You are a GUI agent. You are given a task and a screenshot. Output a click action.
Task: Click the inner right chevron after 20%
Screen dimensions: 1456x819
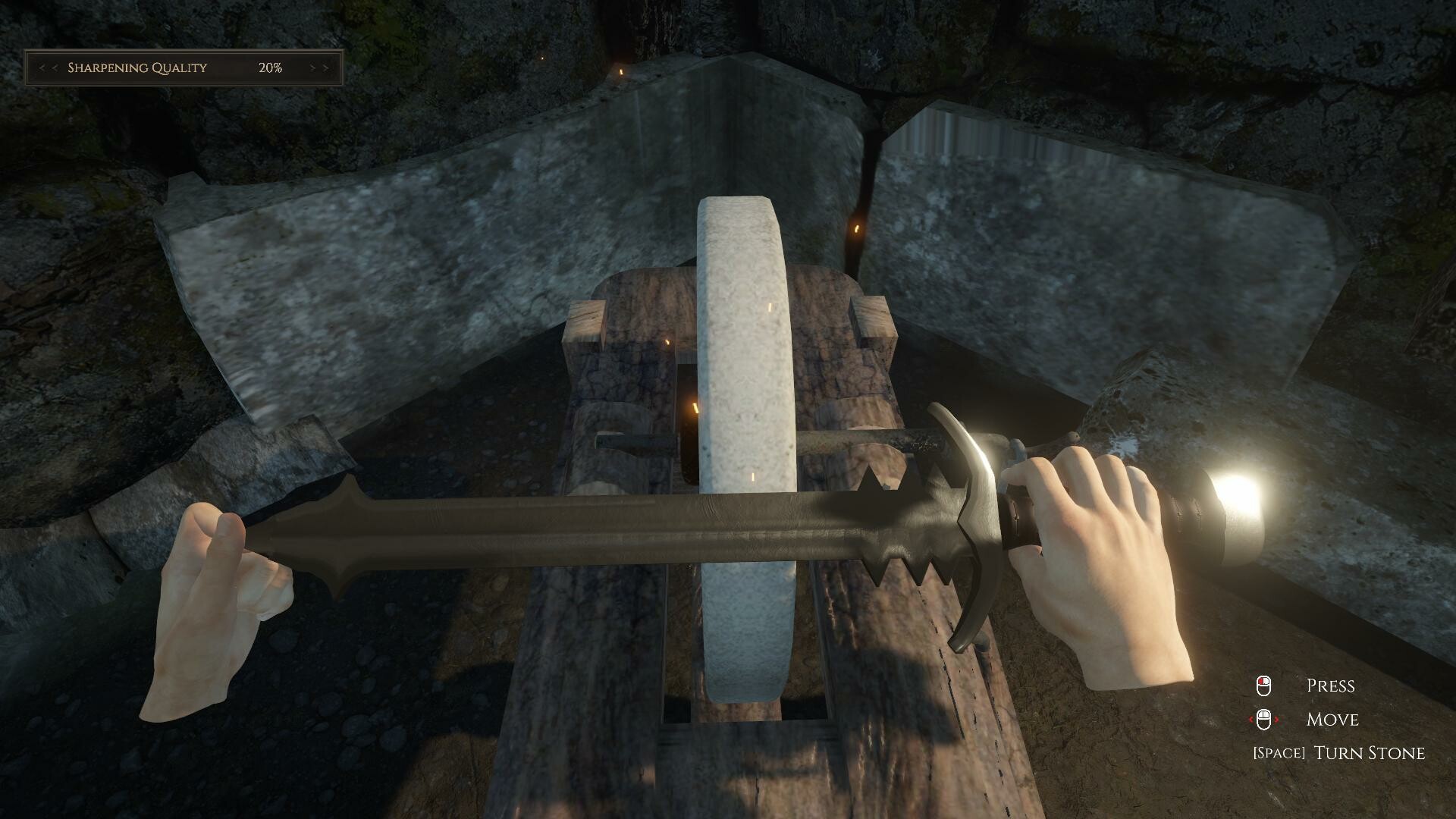pos(312,67)
